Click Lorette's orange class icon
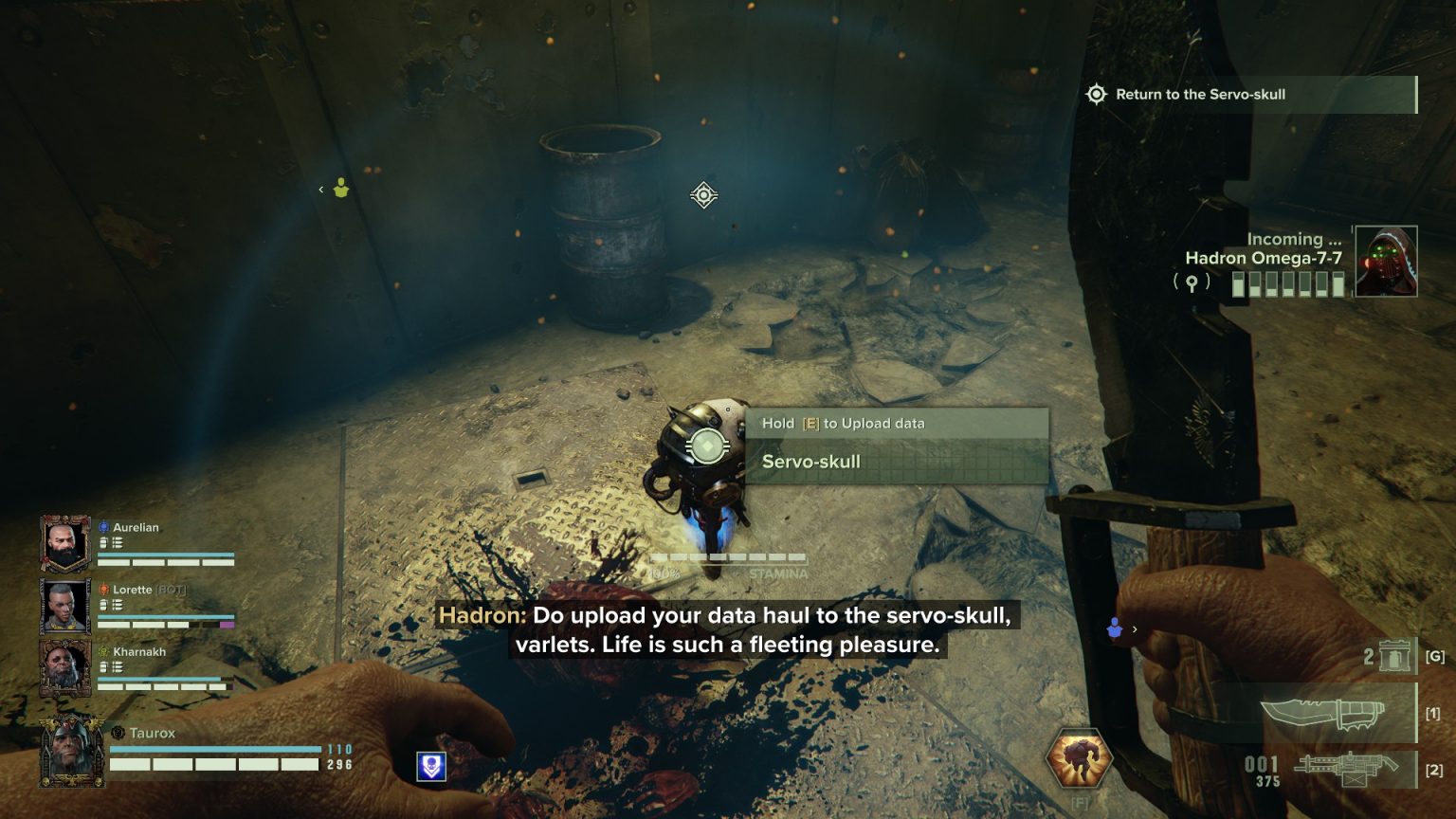Viewport: 1456px width, 819px height. coord(104,589)
